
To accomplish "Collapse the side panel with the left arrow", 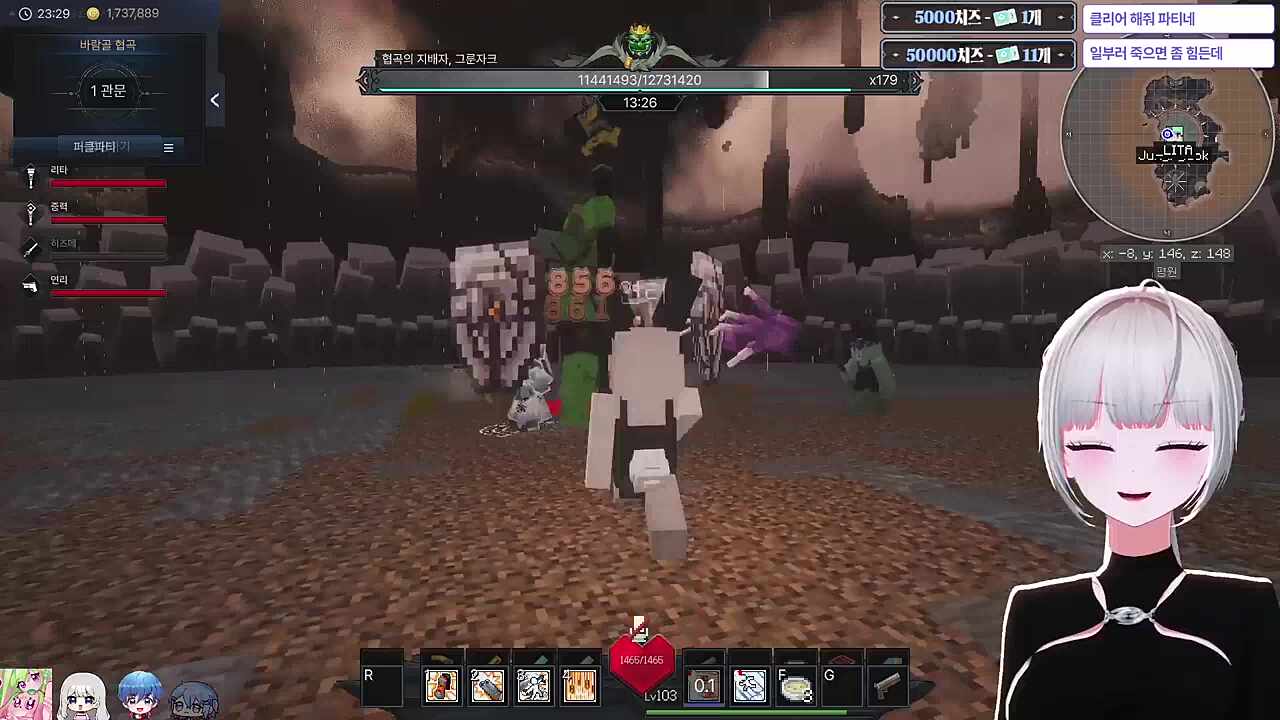I will (x=214, y=100).
